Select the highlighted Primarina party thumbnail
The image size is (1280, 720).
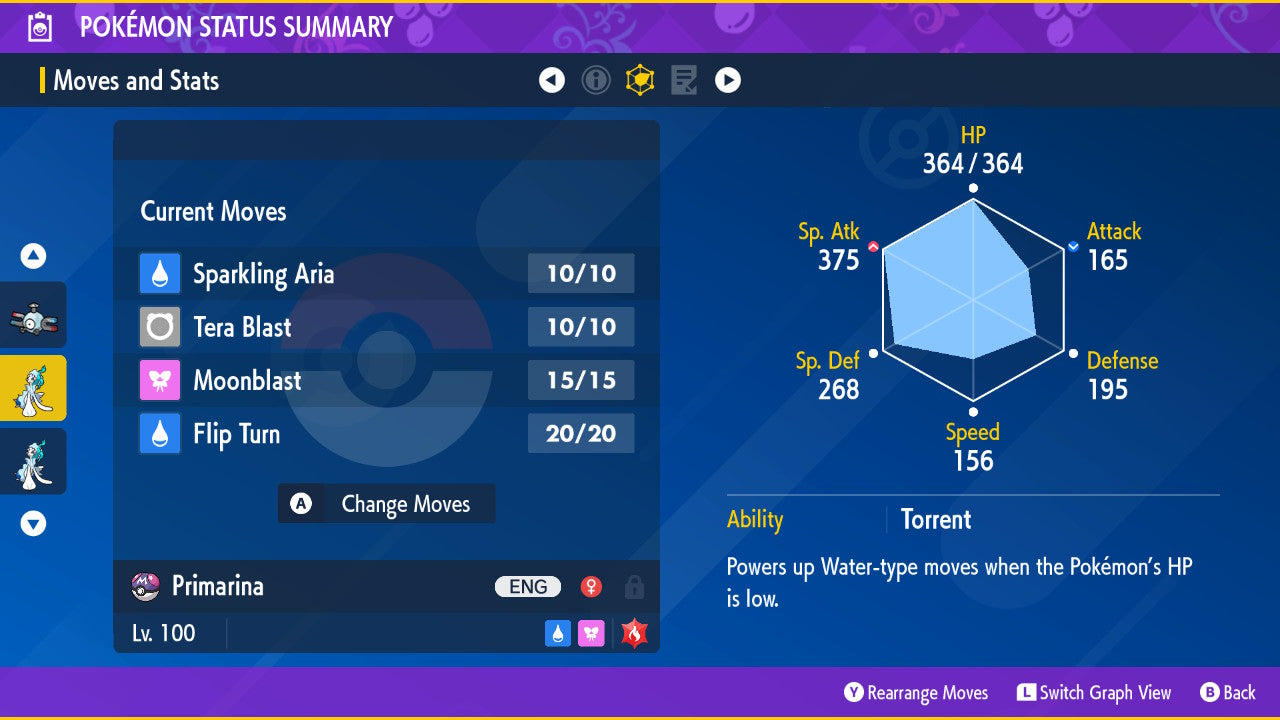pyautogui.click(x=33, y=388)
